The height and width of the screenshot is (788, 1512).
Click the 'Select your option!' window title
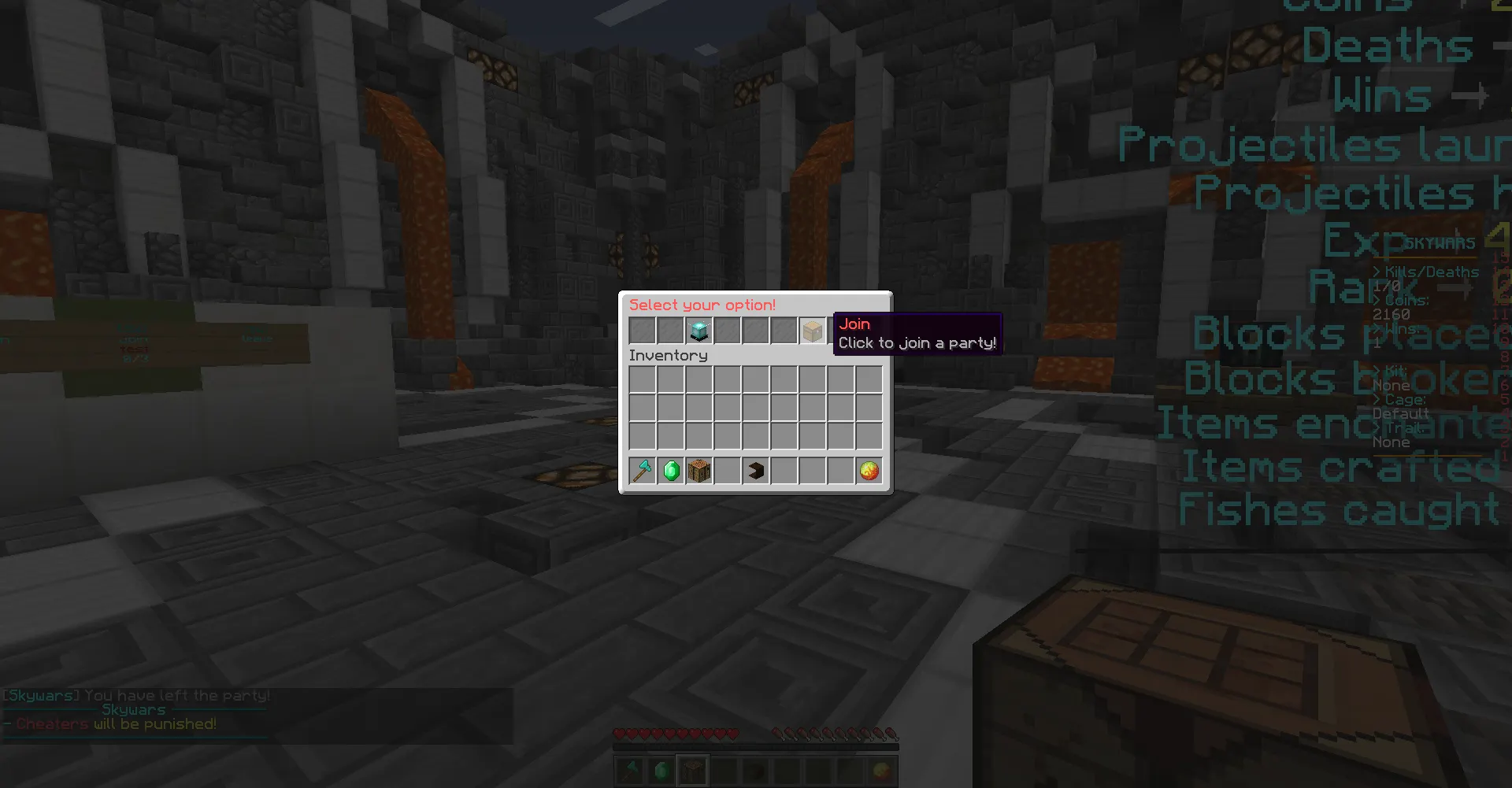click(x=702, y=305)
